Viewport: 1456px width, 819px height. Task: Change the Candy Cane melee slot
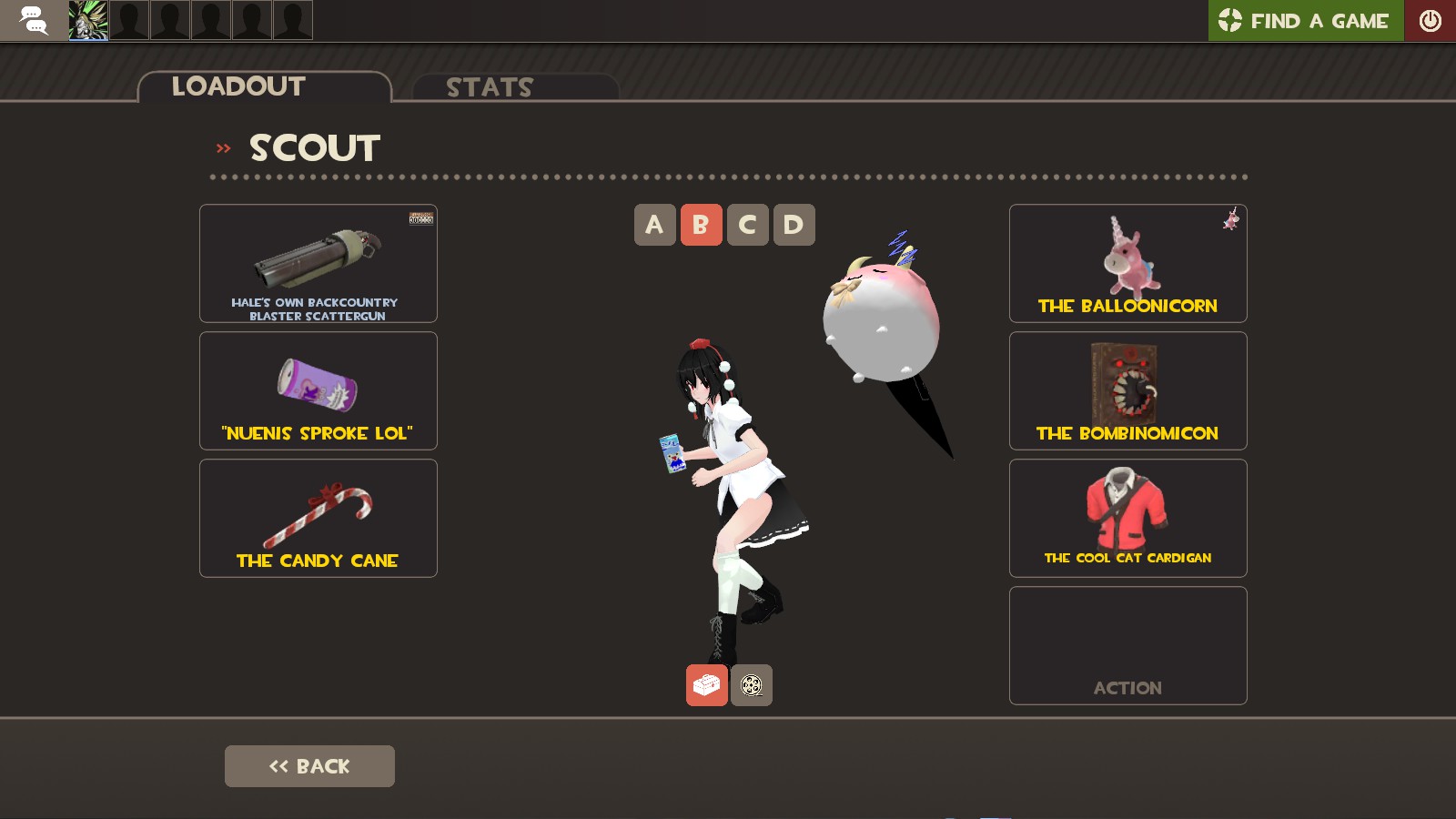pyautogui.click(x=318, y=518)
